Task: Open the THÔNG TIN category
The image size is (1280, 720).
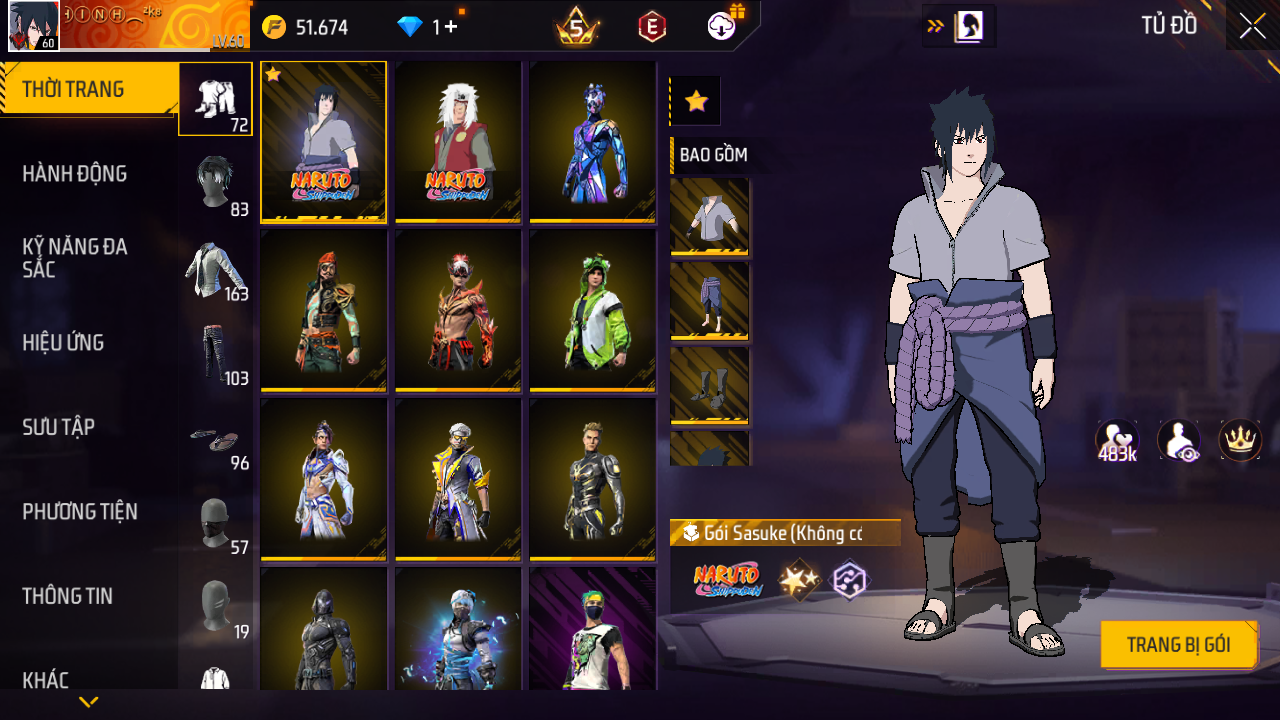Action: click(x=67, y=596)
